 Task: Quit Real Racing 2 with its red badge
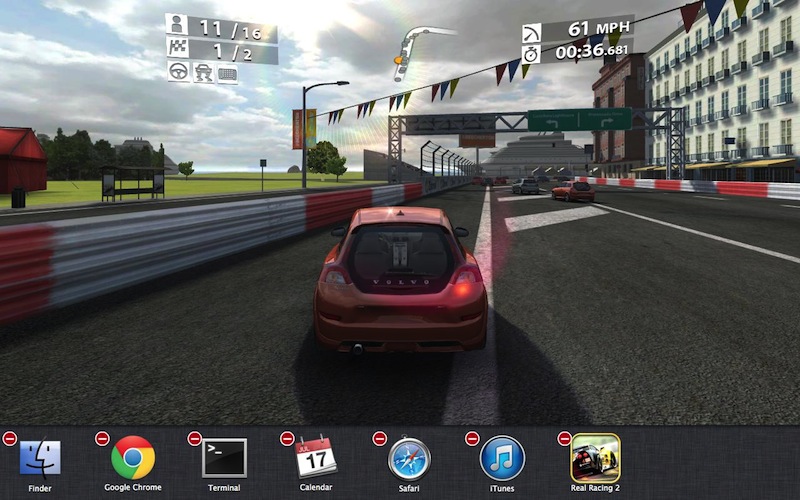coord(564,438)
